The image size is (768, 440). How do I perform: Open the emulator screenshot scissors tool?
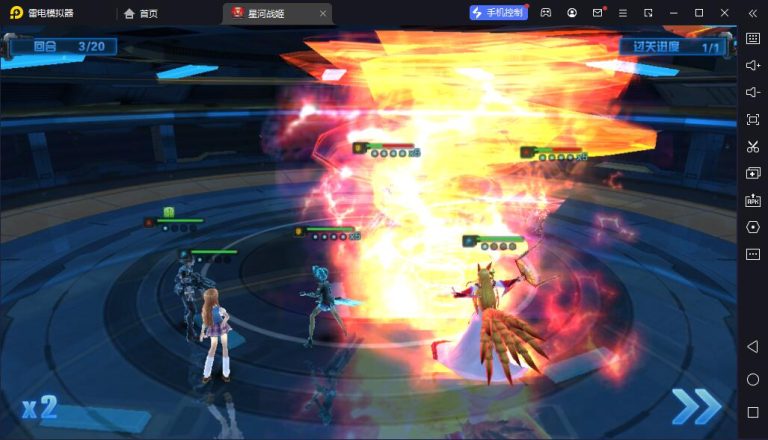tap(753, 146)
